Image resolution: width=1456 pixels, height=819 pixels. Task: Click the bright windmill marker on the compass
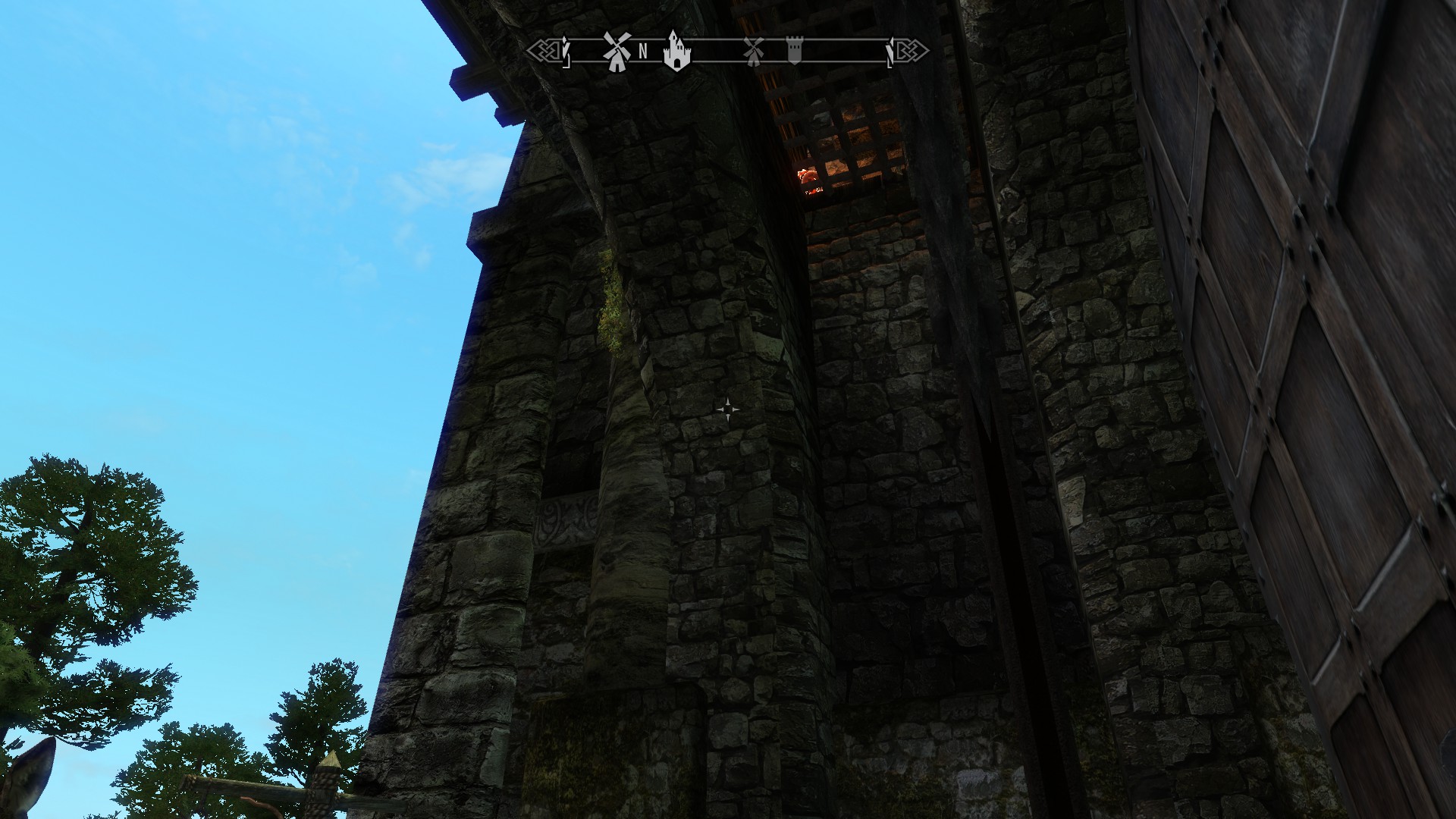click(617, 52)
